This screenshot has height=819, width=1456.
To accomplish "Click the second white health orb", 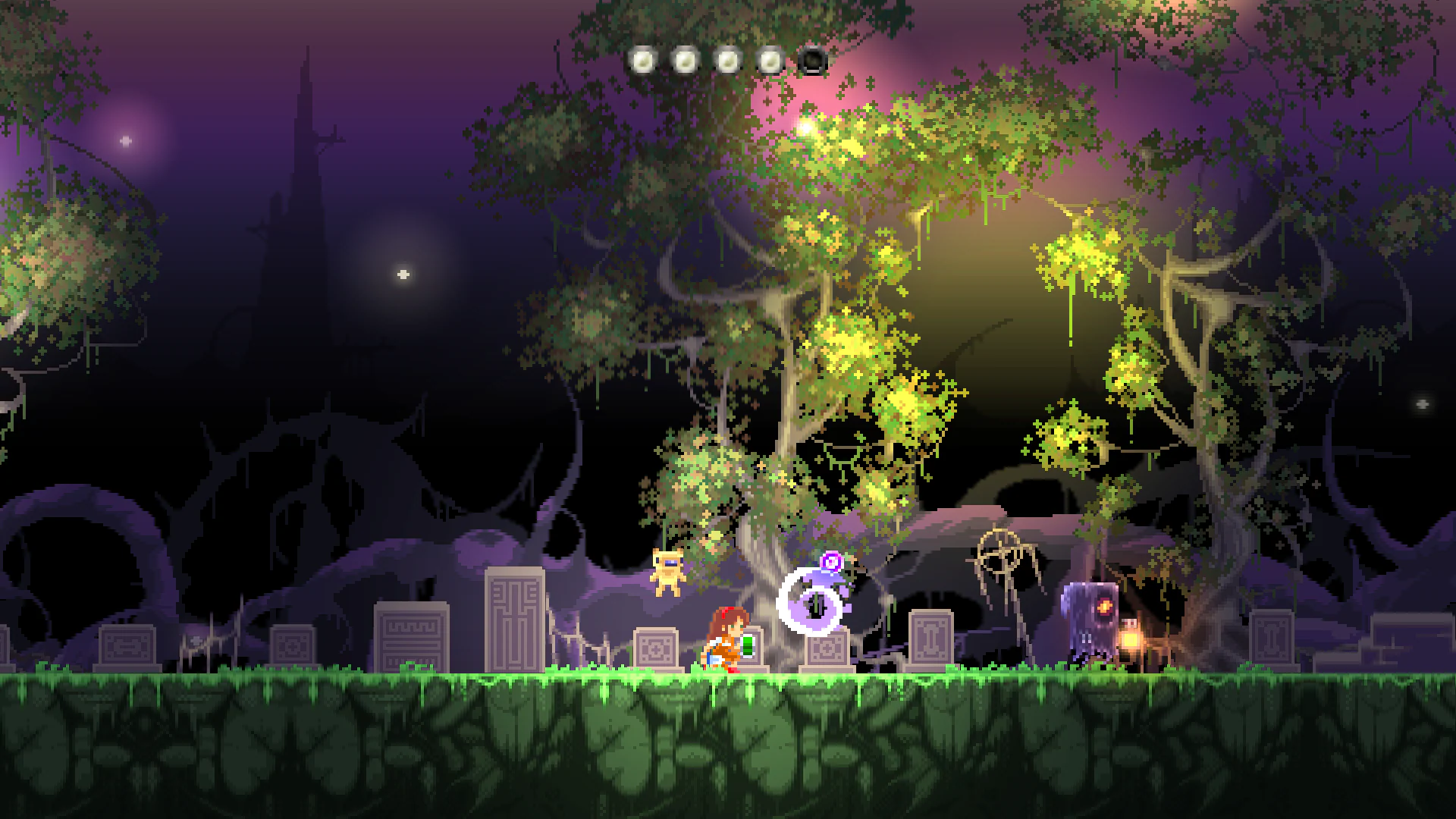I will point(687,58).
